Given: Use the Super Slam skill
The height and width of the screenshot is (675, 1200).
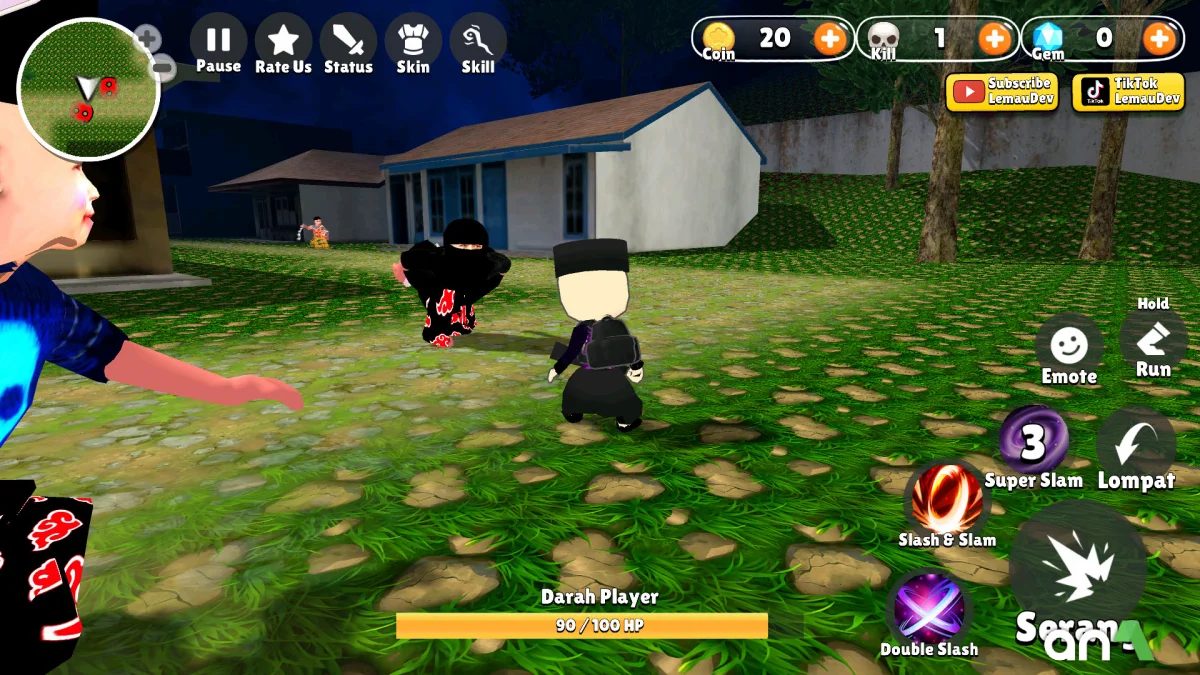Looking at the screenshot, I should (x=1034, y=442).
